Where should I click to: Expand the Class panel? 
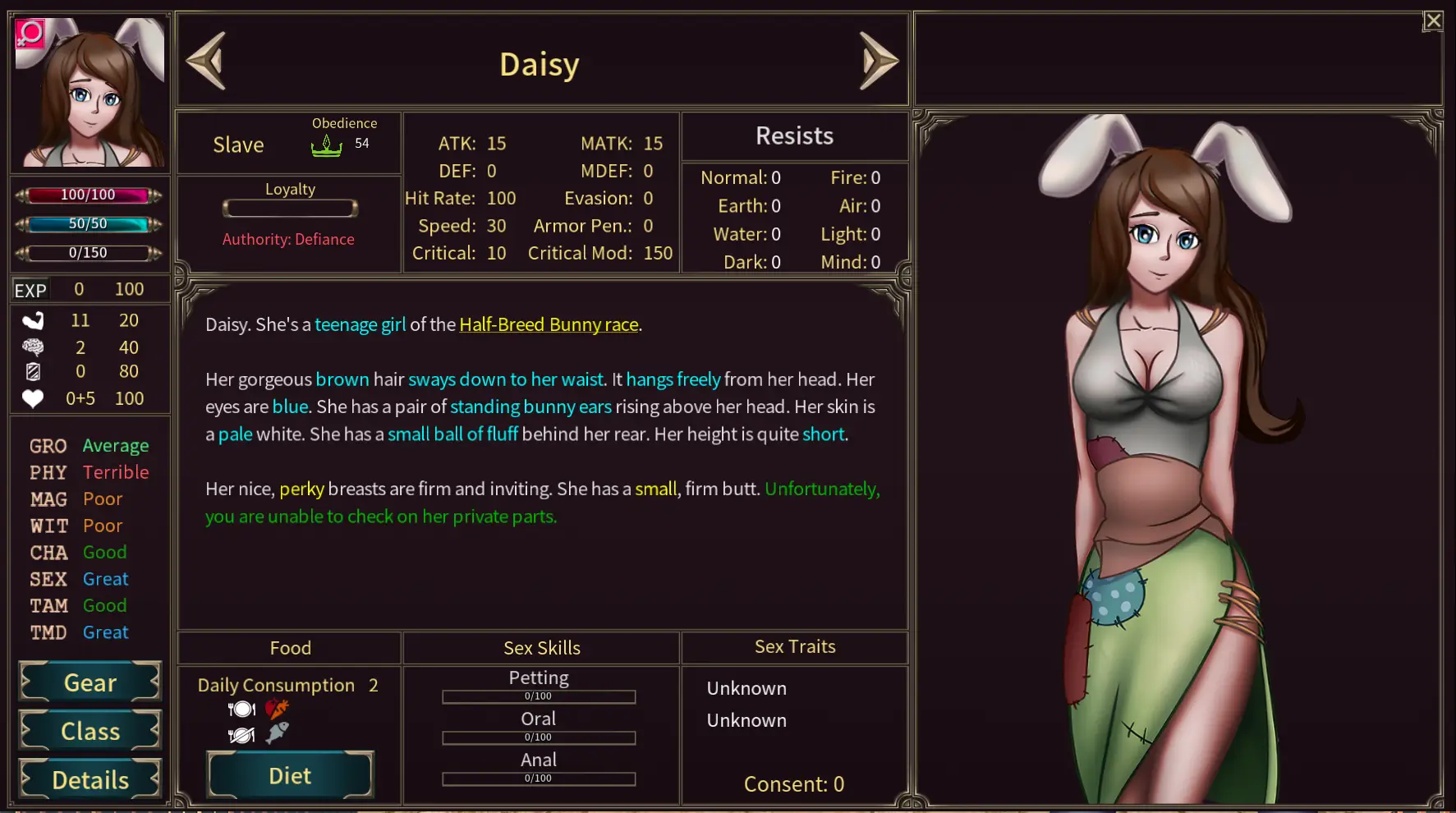point(89,730)
